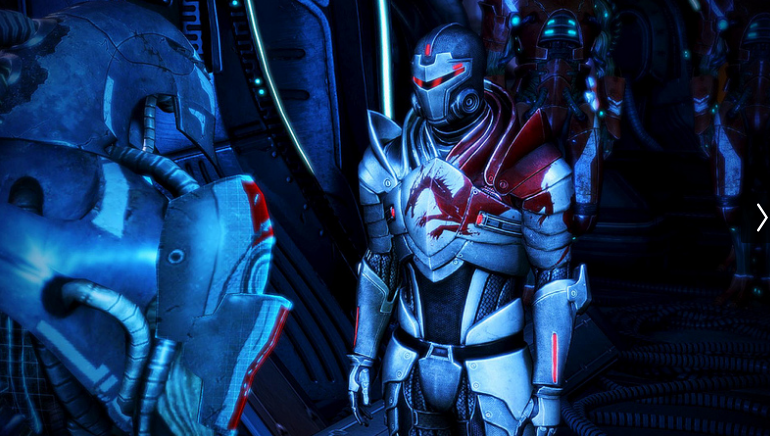This screenshot has width=770, height=436.
Task: Go to the next gallery image arrow
Action: [x=761, y=217]
